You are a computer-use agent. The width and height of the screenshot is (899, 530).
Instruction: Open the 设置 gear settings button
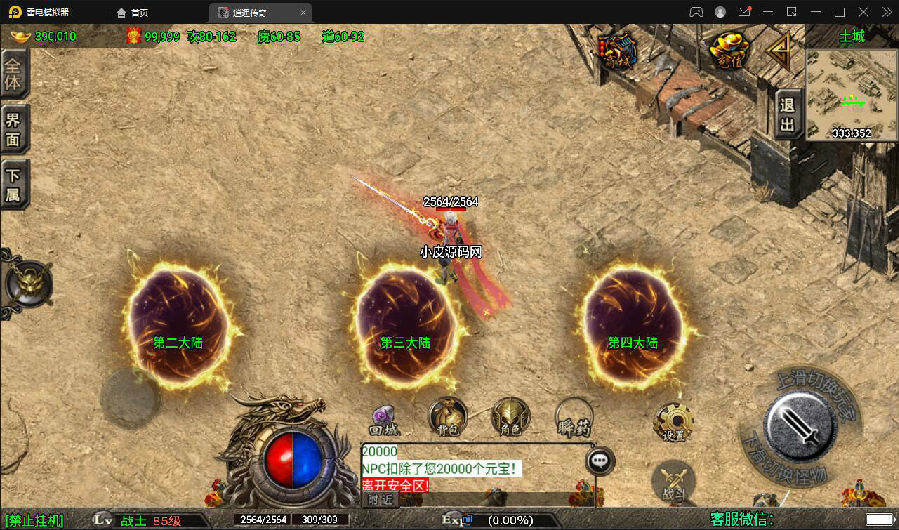(x=673, y=422)
